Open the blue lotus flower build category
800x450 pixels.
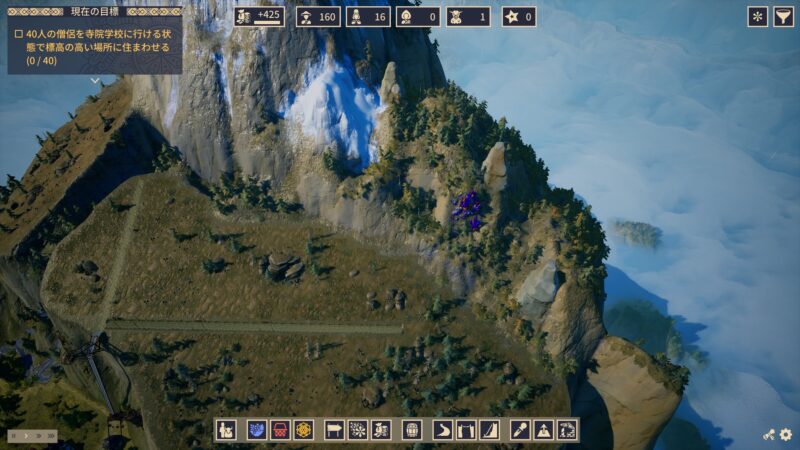257,430
